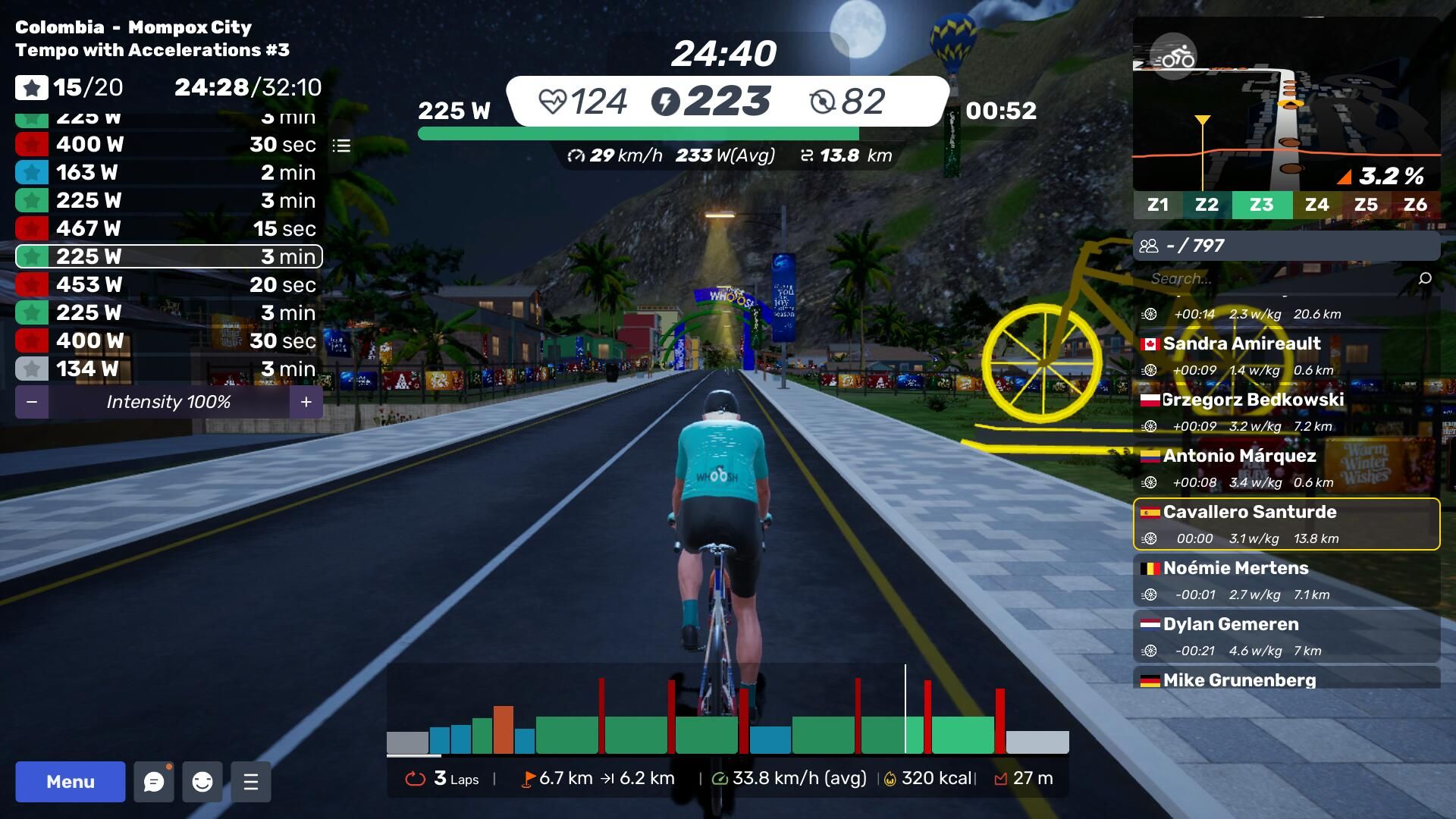Pick Noémie Mertens in the rider list
Screen dimensions: 1456x819
(1286, 580)
